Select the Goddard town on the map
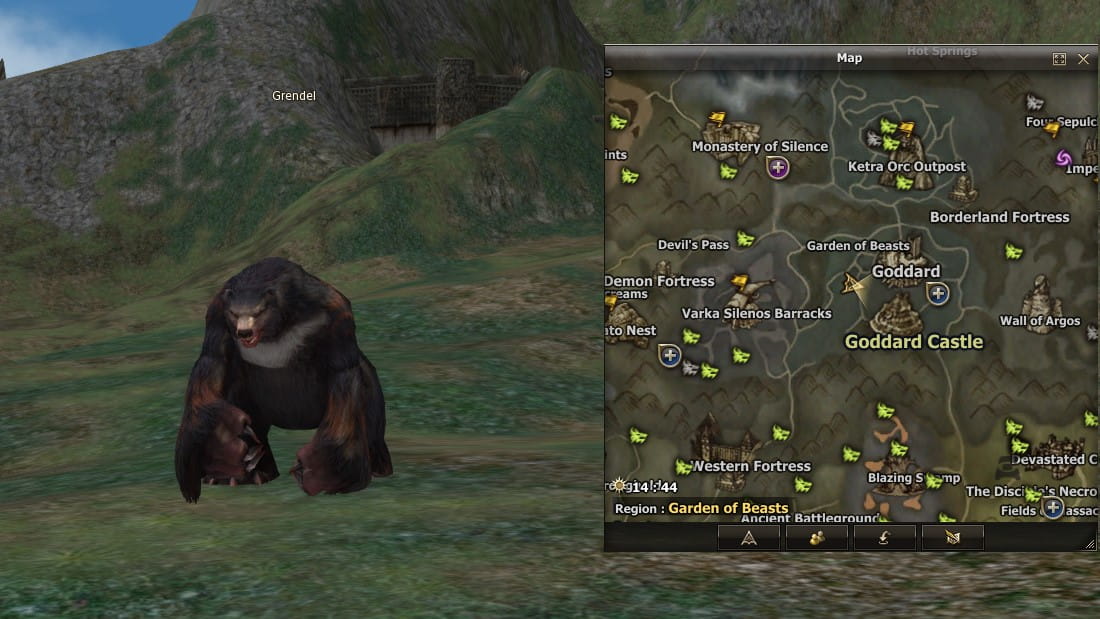Screen dimensions: 1100x619 pyautogui.click(x=905, y=271)
